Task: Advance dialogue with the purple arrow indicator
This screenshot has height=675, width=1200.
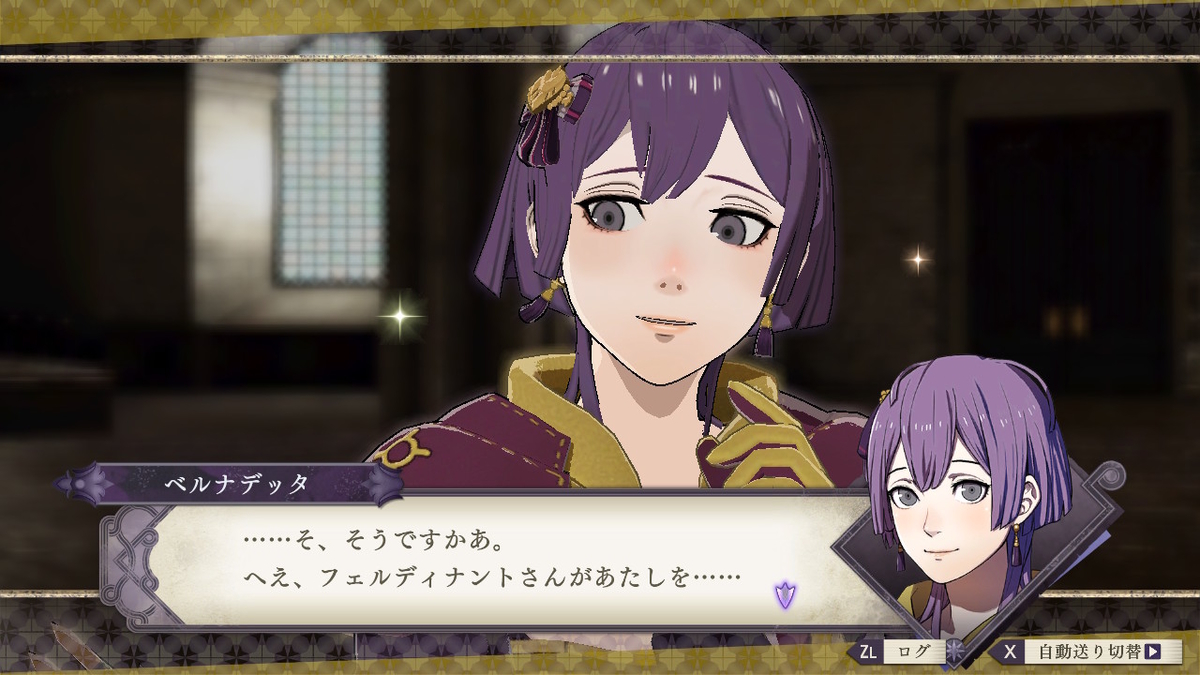Action: 785,594
